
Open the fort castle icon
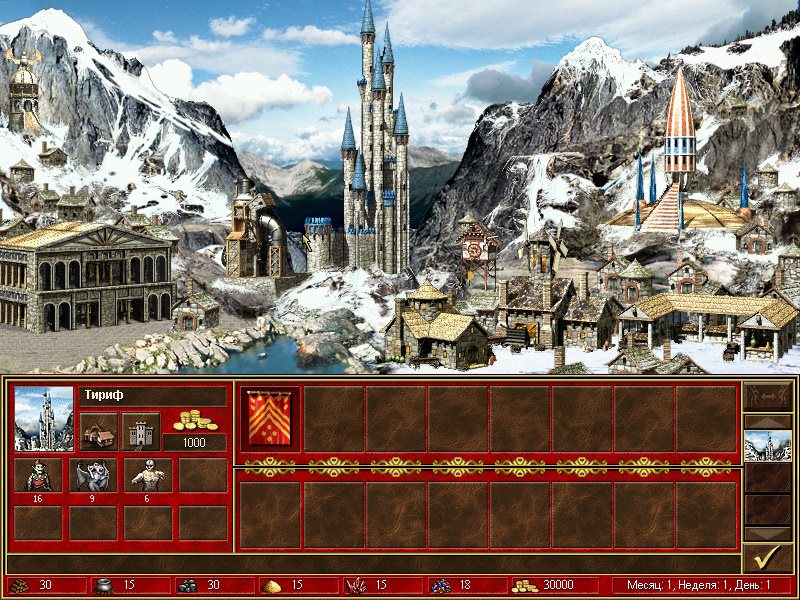click(141, 431)
